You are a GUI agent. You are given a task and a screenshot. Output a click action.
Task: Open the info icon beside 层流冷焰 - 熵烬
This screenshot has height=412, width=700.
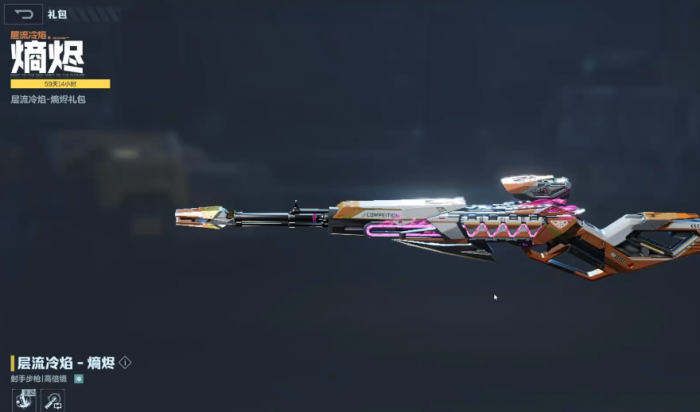pyautogui.click(x=125, y=362)
